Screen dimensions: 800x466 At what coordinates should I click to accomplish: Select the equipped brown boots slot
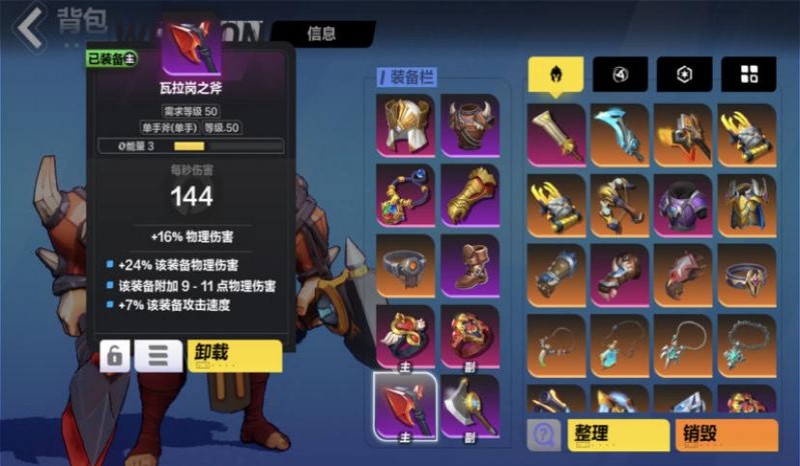[x=470, y=265]
